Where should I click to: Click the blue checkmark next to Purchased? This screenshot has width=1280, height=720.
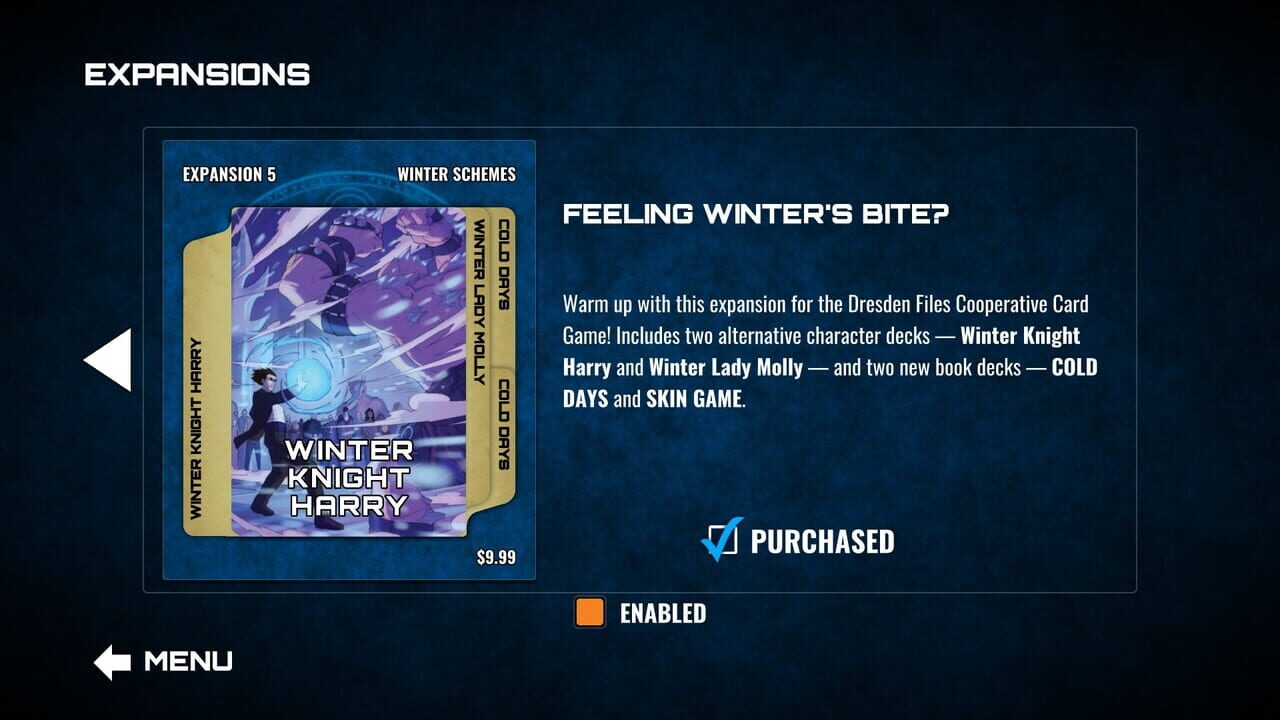(722, 541)
